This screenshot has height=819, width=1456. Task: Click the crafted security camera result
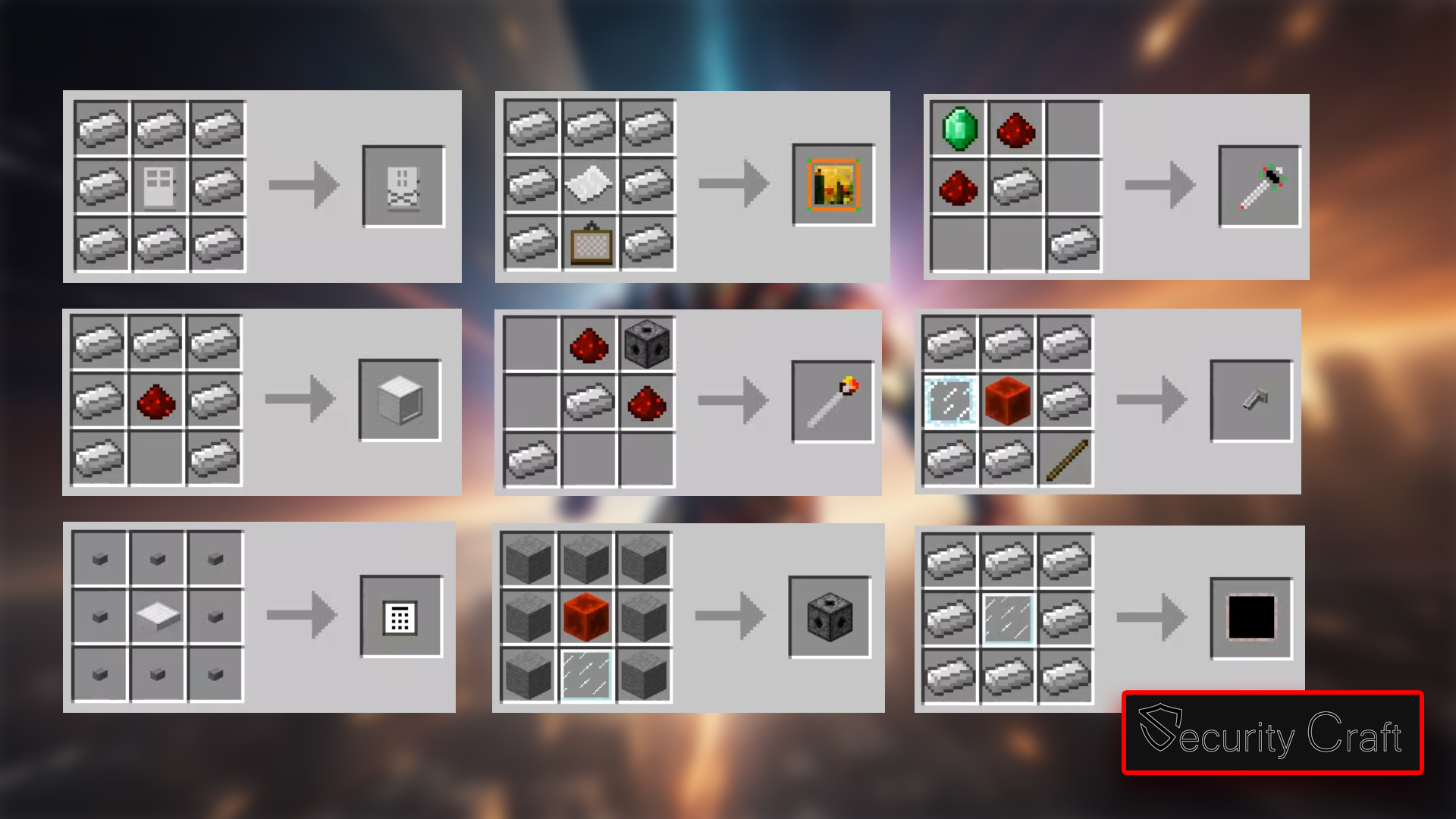[x=1252, y=400]
